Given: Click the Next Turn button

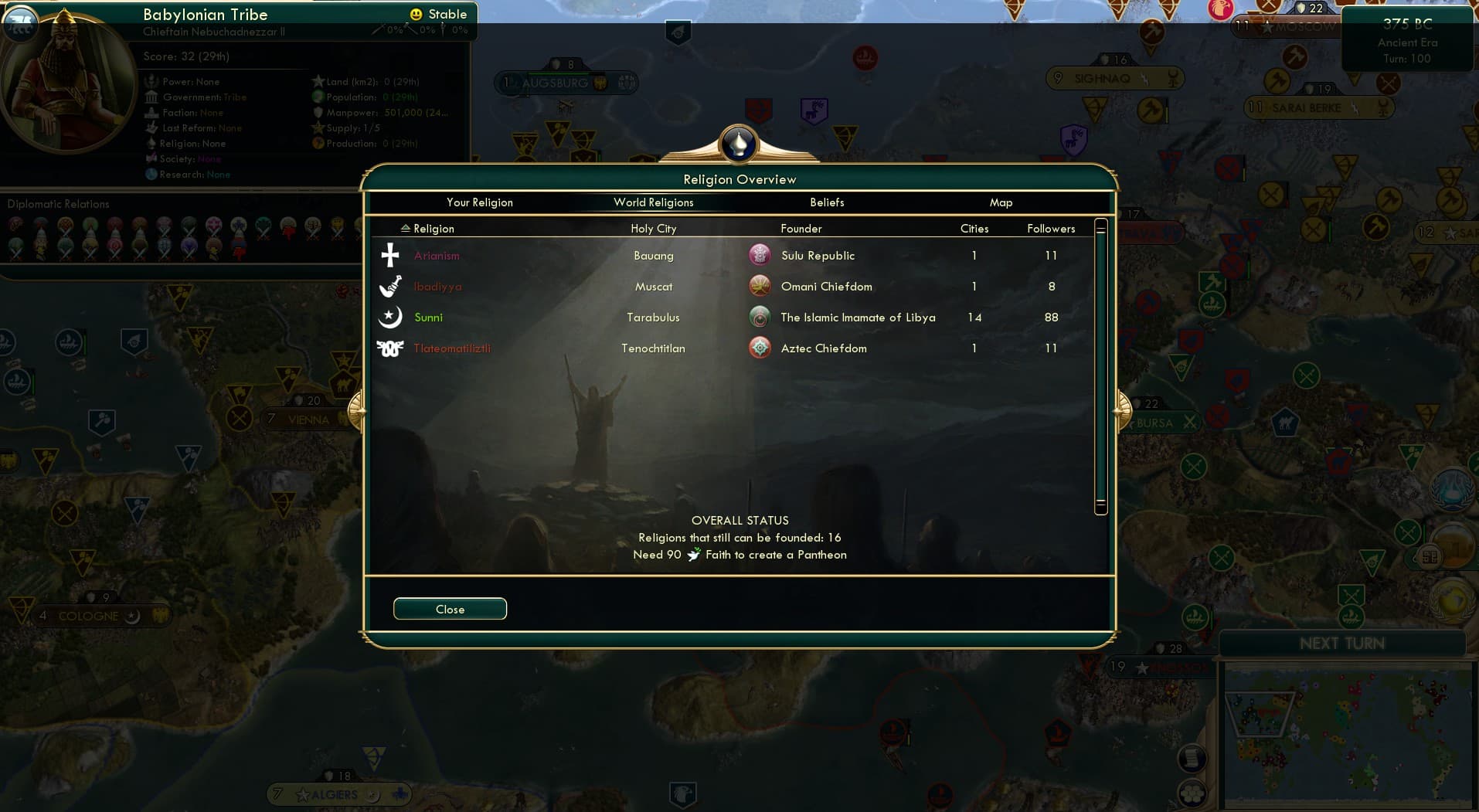Looking at the screenshot, I should point(1344,642).
